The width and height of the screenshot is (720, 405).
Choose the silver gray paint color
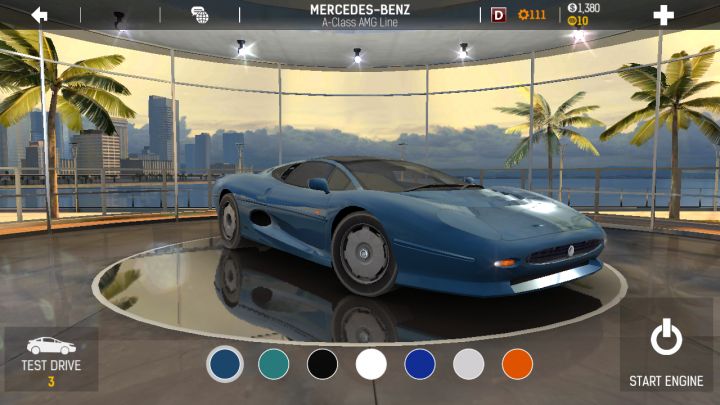pos(469,364)
